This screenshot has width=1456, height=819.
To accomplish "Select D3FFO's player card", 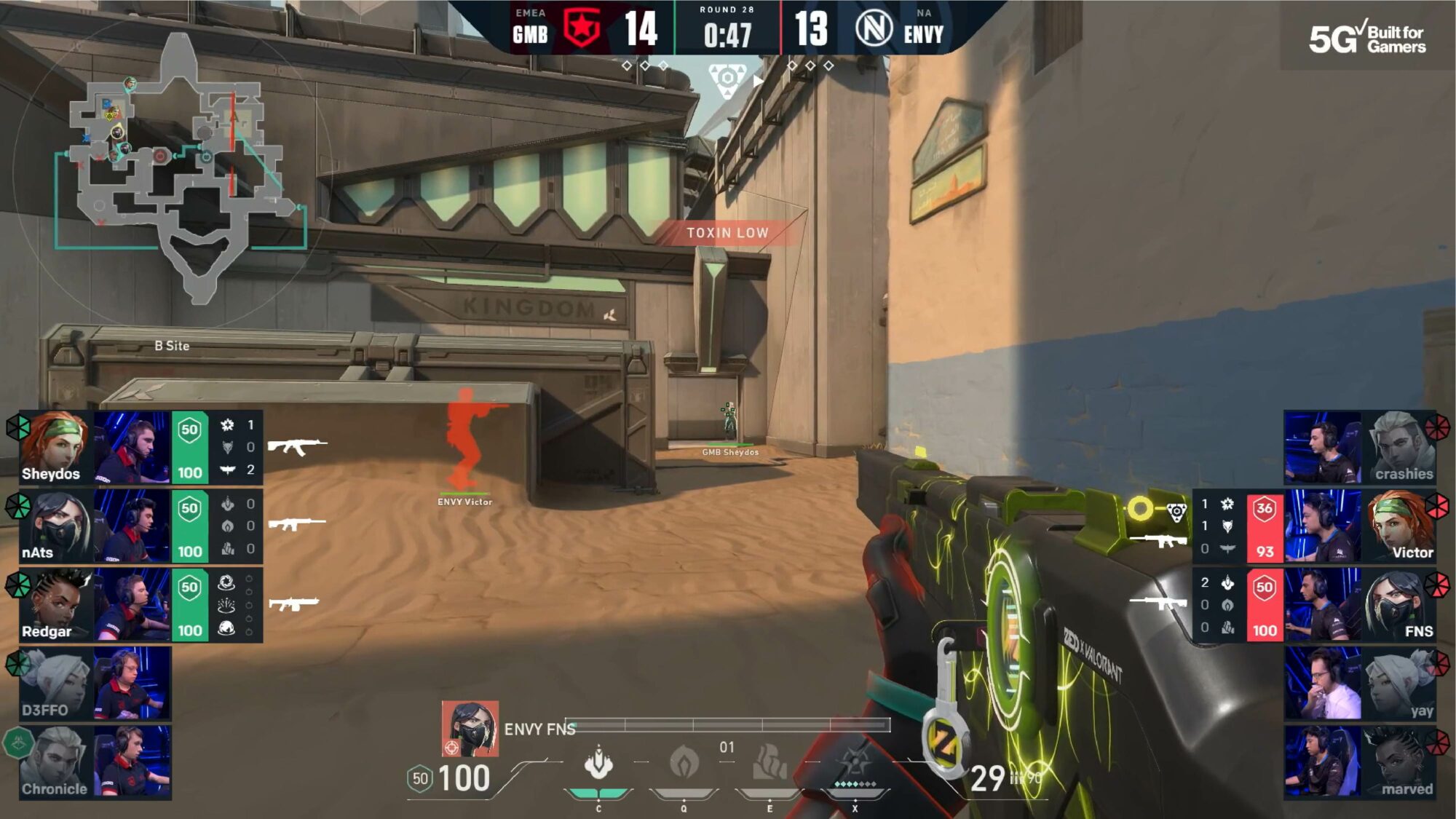I will click(x=95, y=684).
